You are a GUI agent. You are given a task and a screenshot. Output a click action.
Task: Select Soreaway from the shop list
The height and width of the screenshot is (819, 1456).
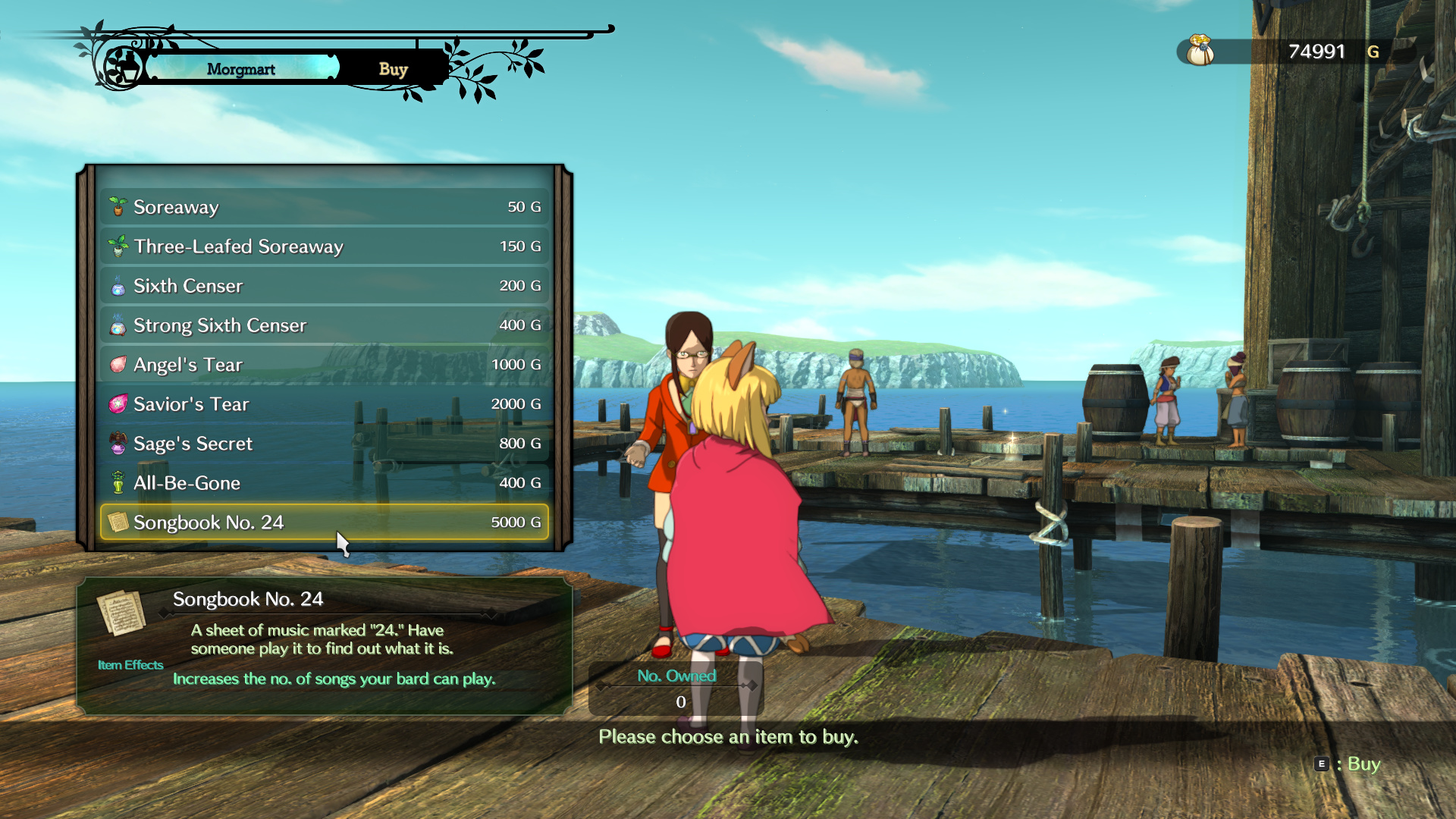(x=325, y=207)
